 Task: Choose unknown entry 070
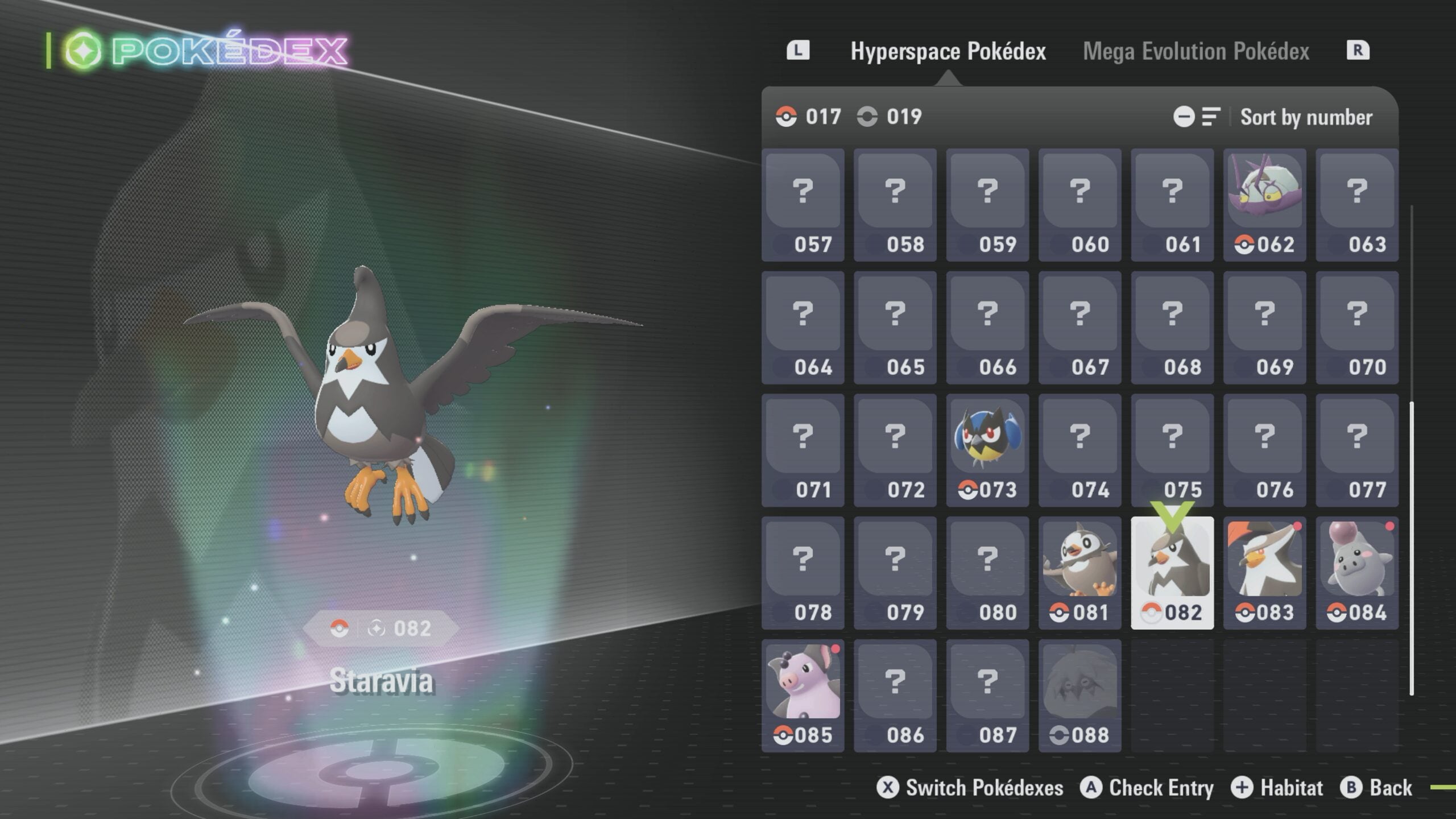tap(1356, 328)
